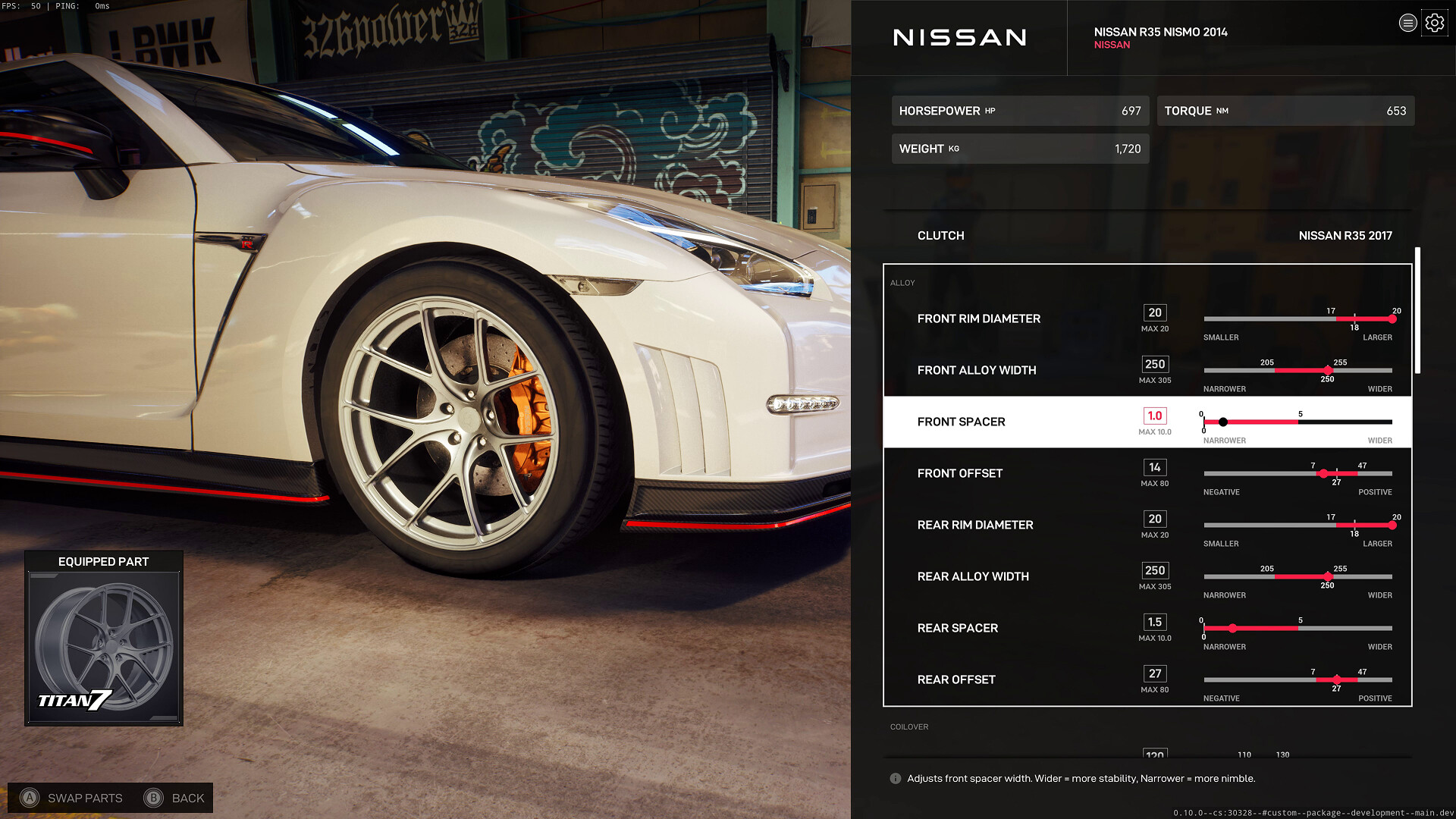The image size is (1456, 819).
Task: Click the NISSAN R35 NISMO 2014 title
Action: click(x=1160, y=32)
